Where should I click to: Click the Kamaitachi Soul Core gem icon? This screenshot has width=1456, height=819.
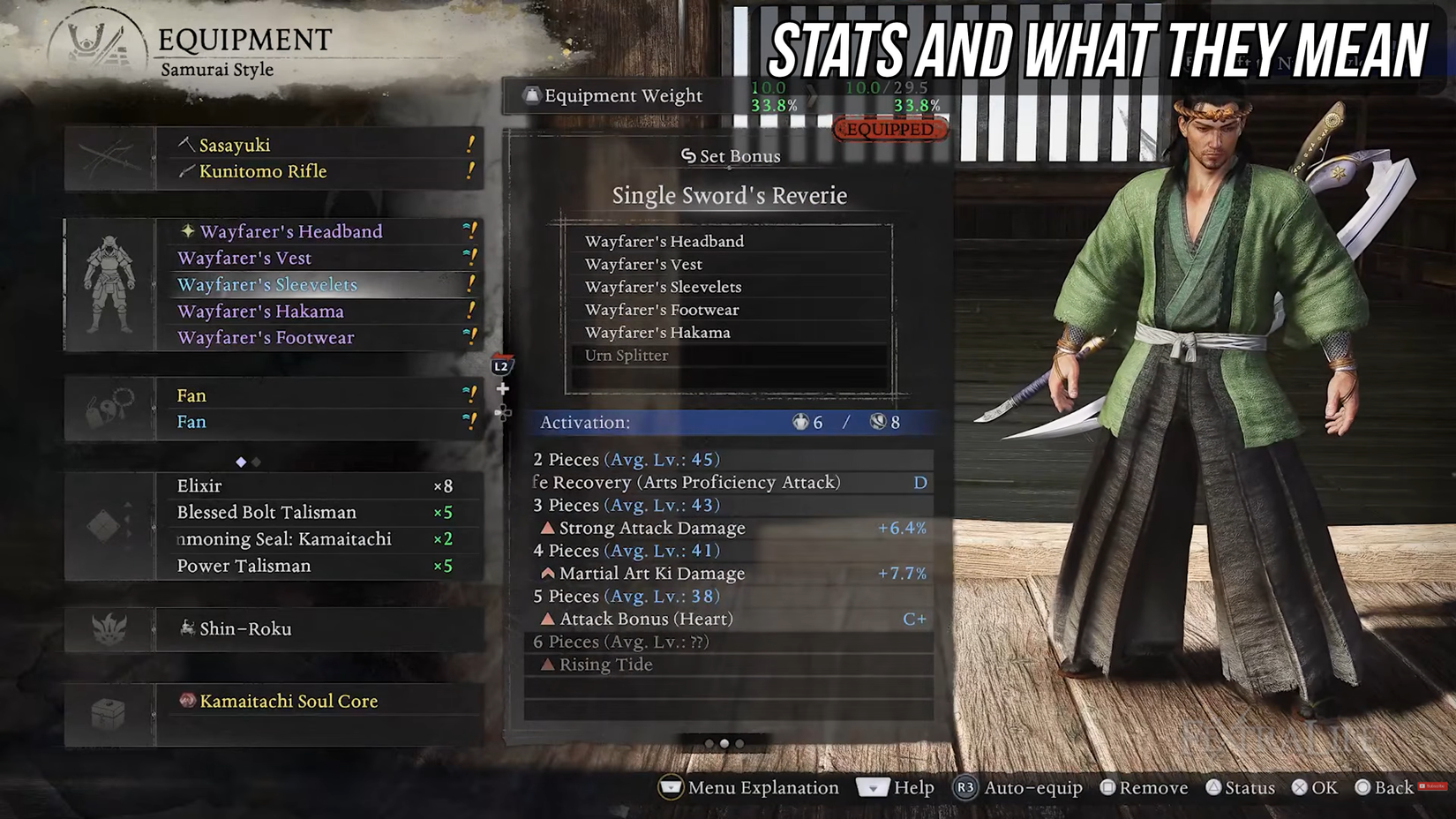point(187,701)
